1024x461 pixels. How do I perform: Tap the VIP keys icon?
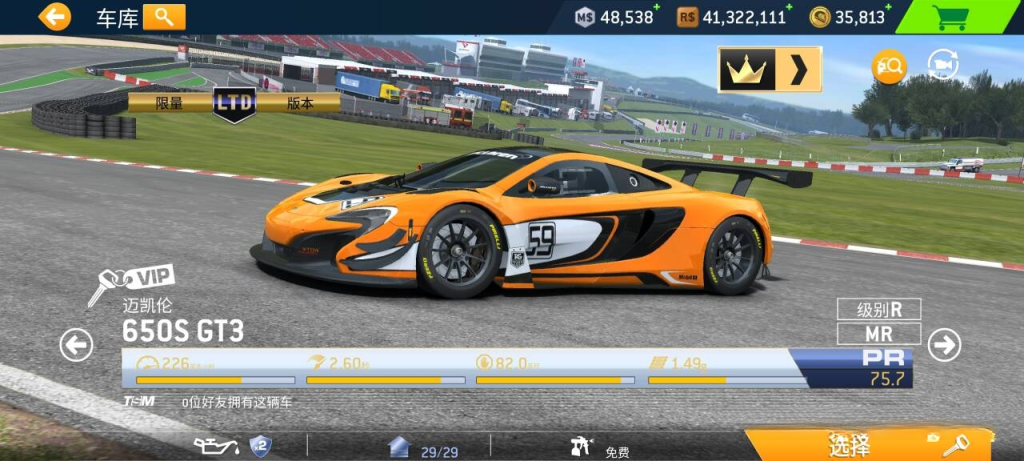tap(130, 284)
